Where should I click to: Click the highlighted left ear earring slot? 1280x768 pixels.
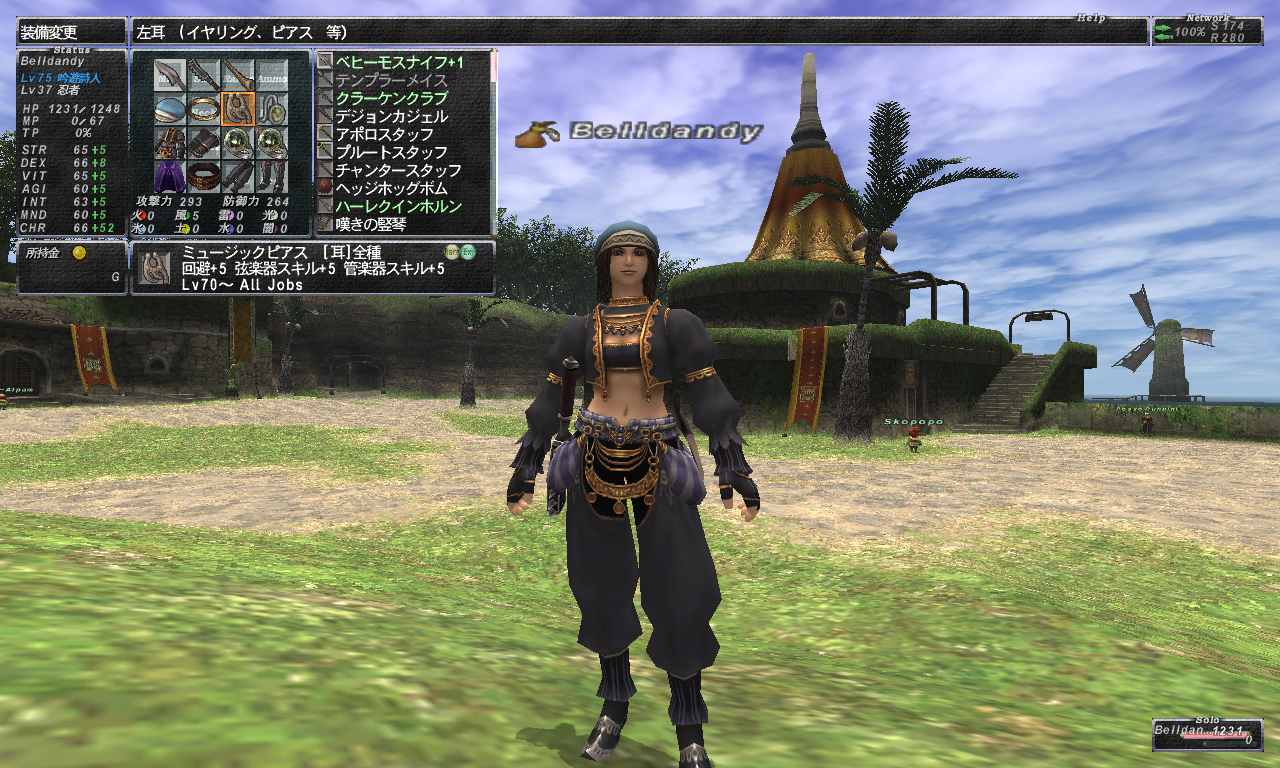[x=238, y=109]
